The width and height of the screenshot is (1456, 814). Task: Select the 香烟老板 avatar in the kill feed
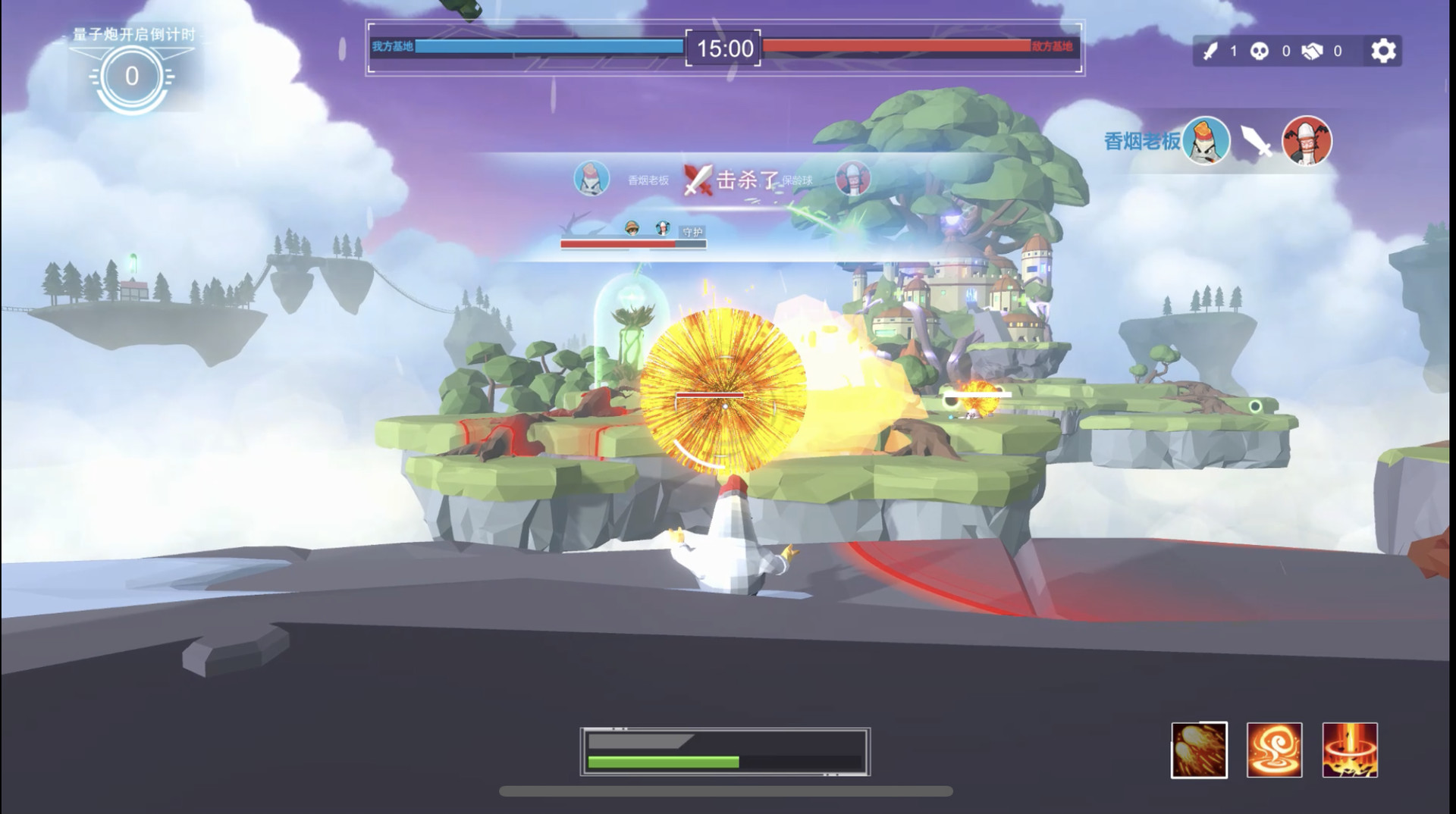point(591,180)
